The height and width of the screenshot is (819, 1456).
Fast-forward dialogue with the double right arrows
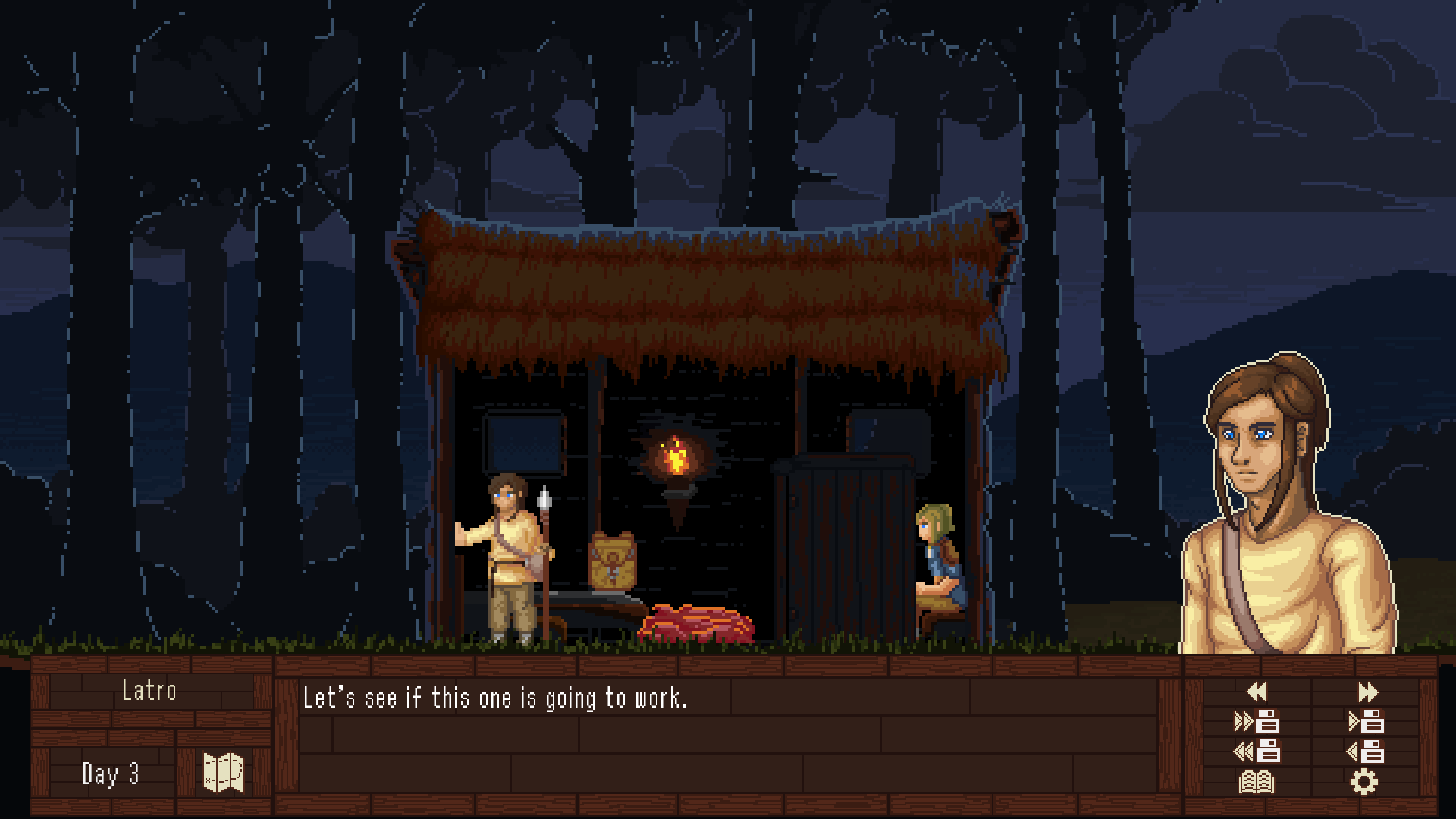pyautogui.click(x=1367, y=692)
